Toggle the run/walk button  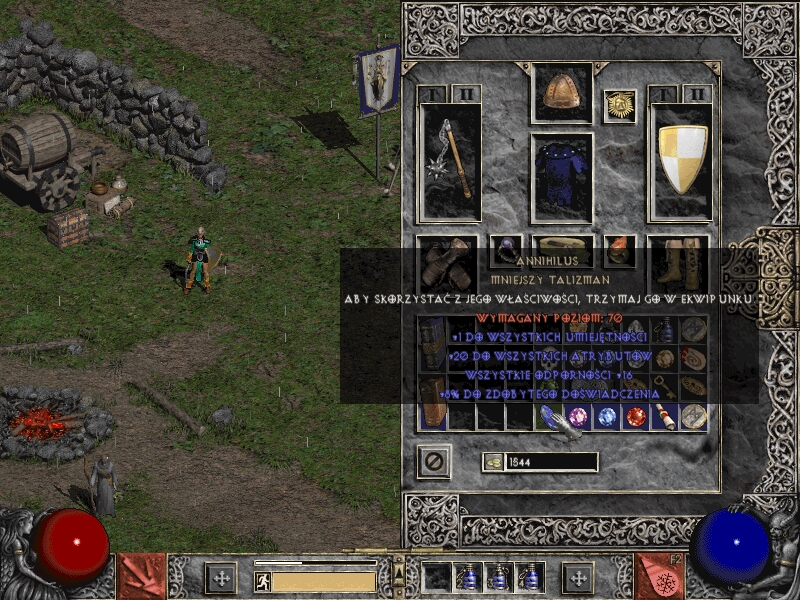pos(262,581)
